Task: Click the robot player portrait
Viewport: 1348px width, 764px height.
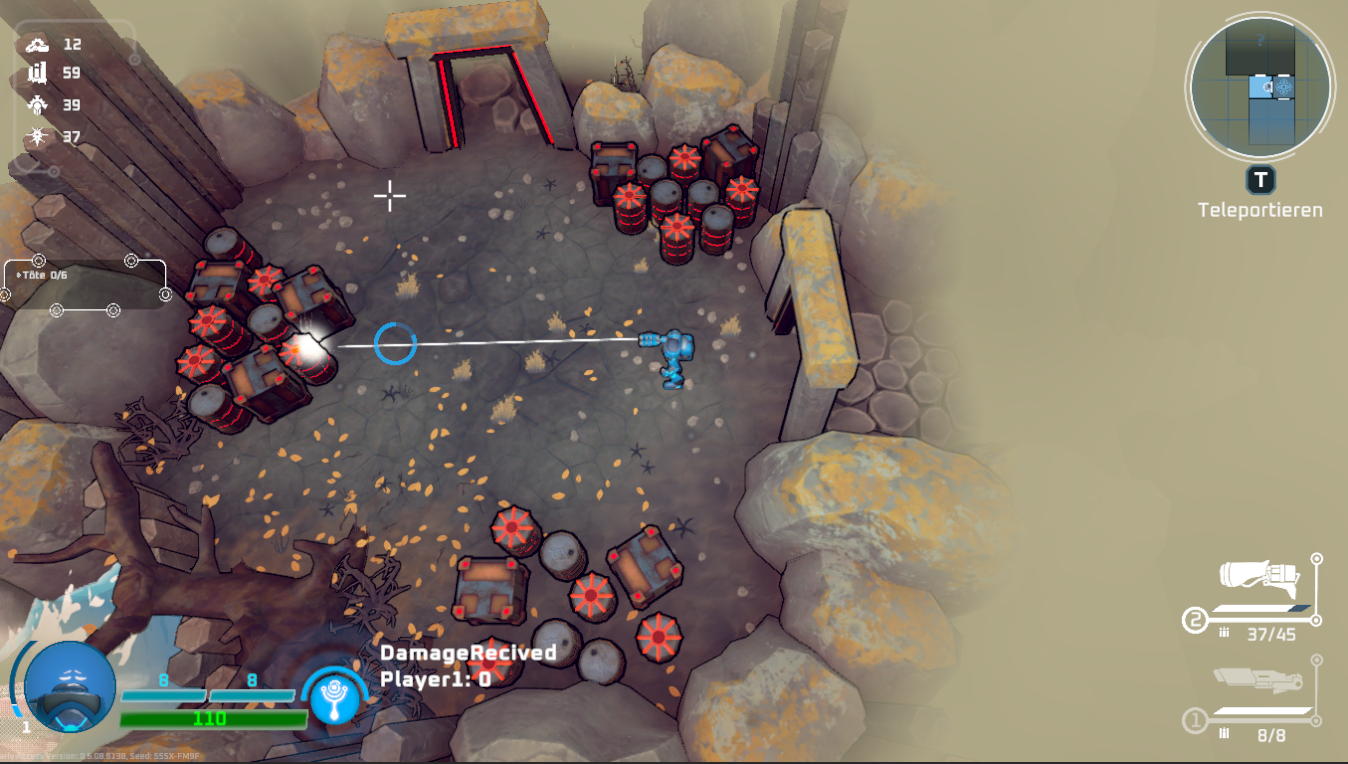Action: 69,688
